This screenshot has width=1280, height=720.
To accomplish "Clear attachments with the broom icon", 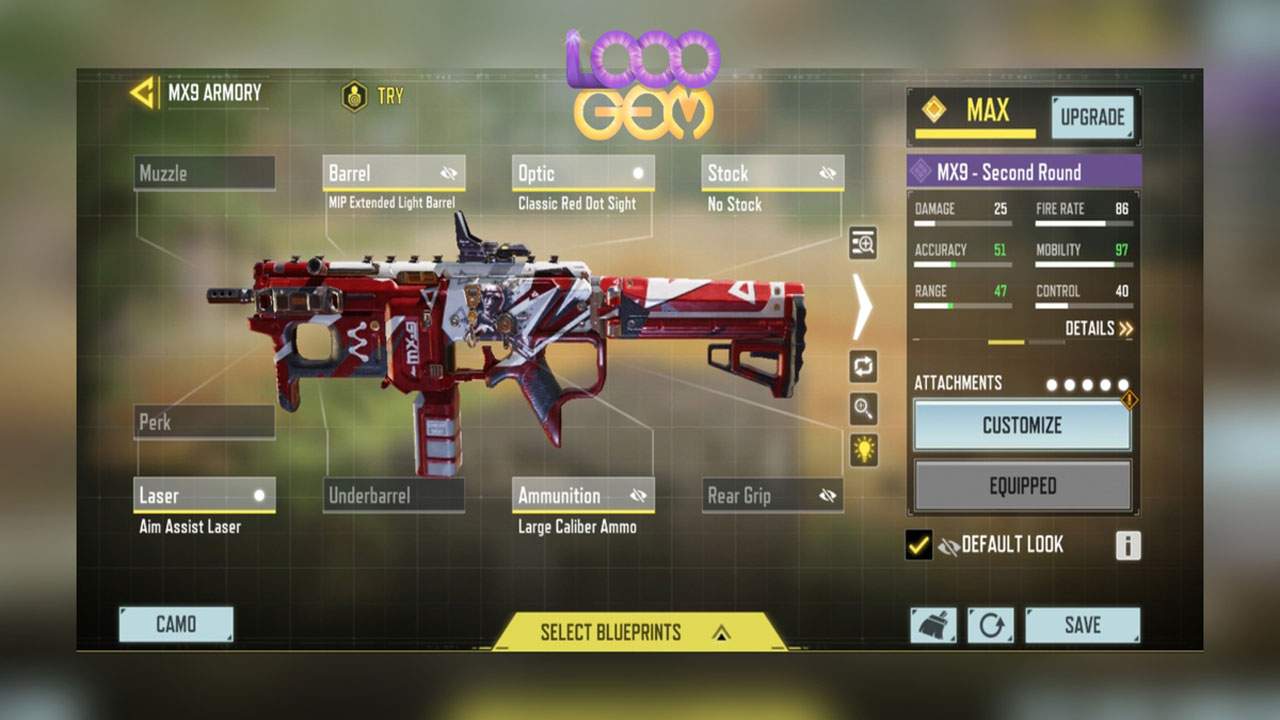I will (932, 625).
